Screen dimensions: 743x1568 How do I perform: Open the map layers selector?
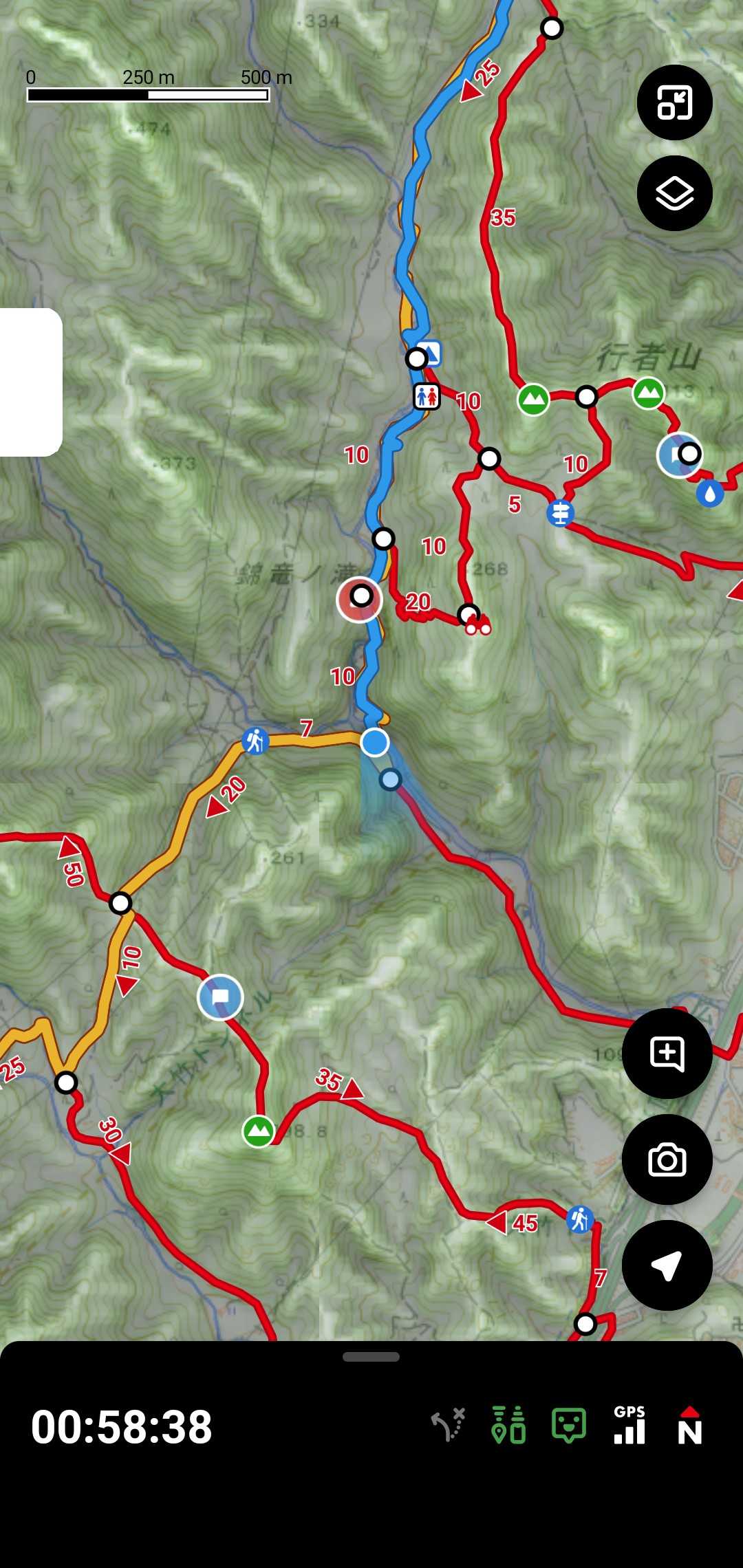click(x=674, y=193)
